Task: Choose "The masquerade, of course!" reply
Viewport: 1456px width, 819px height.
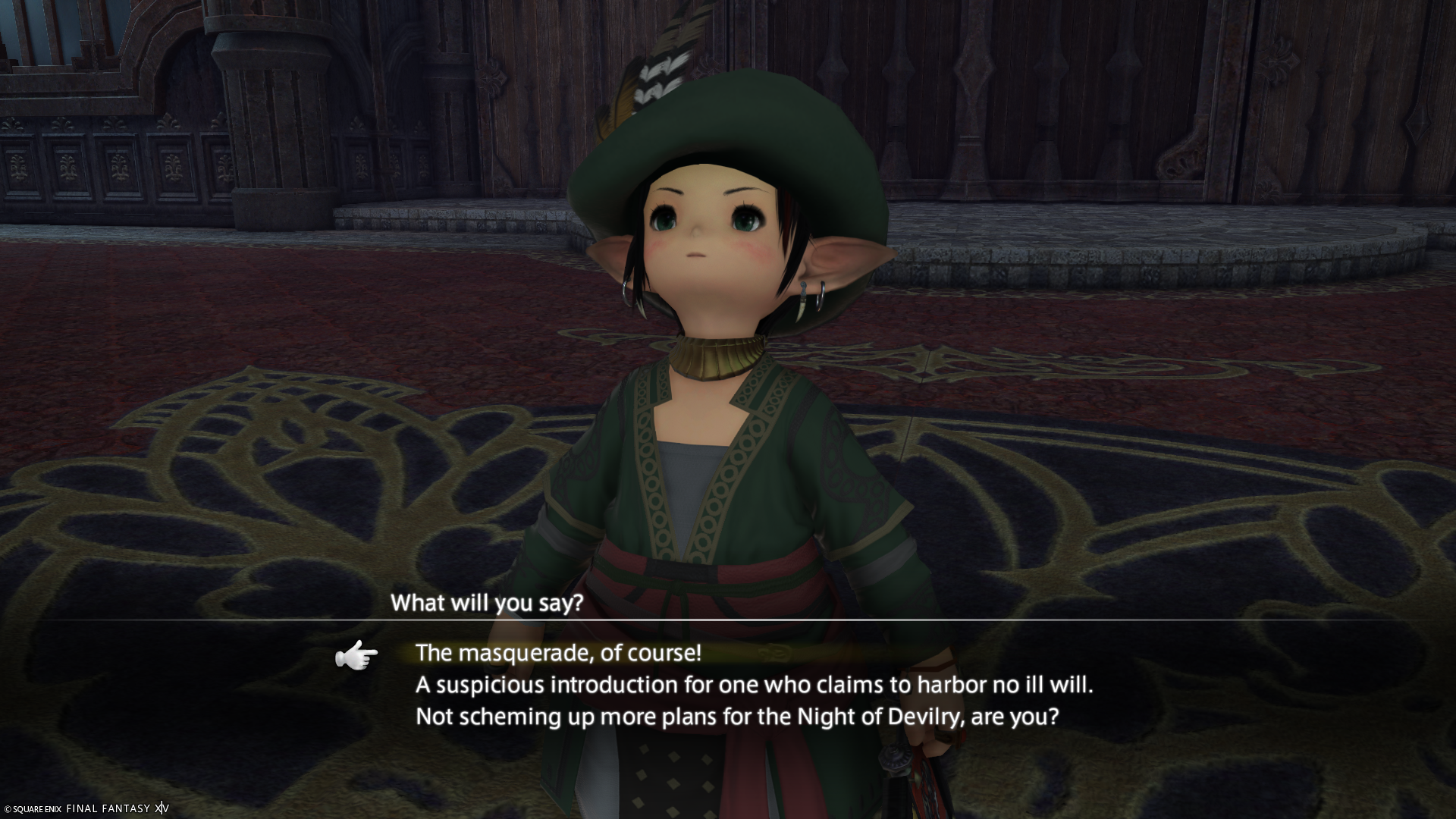Action: click(558, 653)
